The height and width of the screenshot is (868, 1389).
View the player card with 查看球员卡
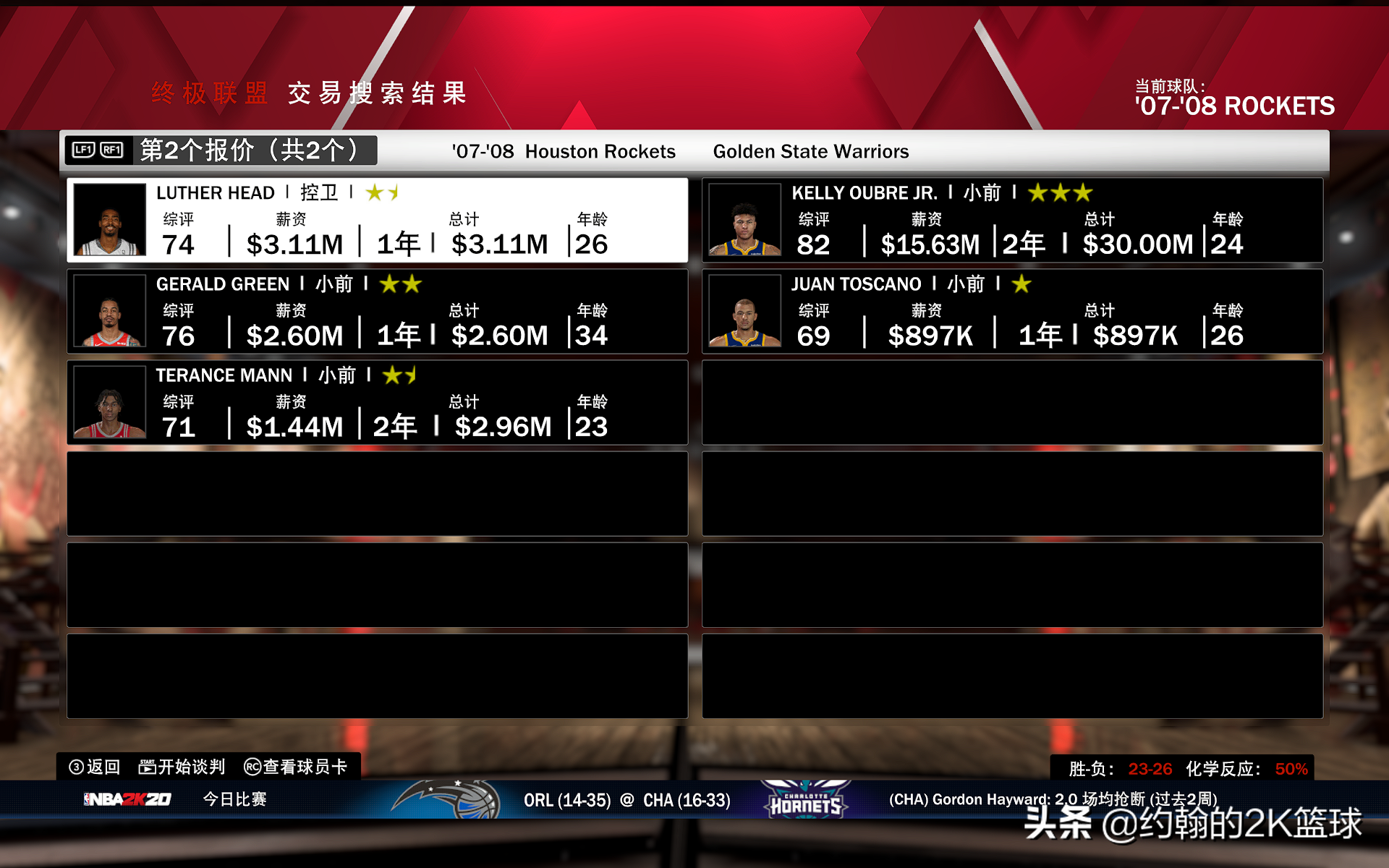pos(296,767)
